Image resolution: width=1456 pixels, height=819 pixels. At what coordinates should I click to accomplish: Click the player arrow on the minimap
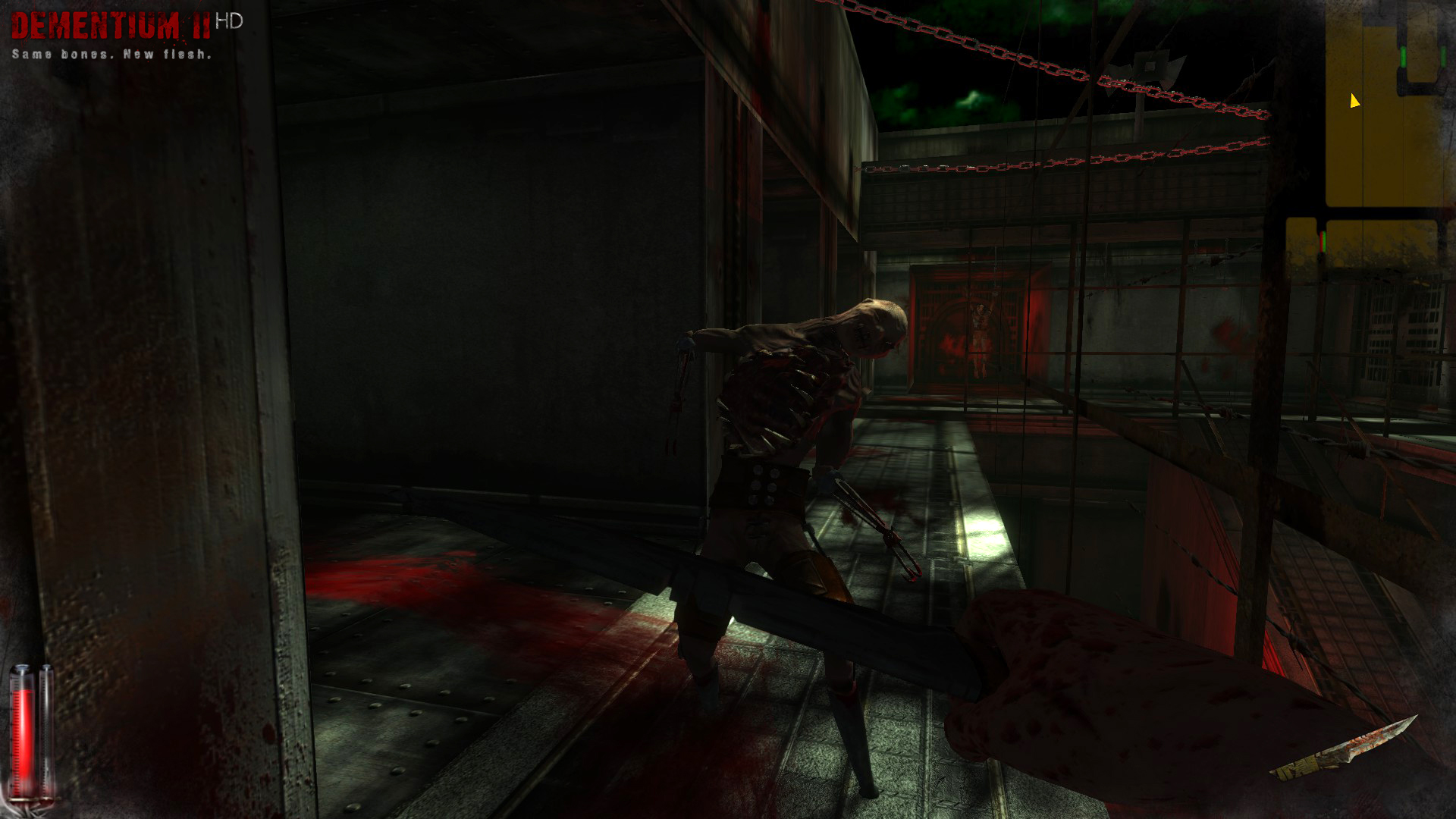pyautogui.click(x=1354, y=101)
